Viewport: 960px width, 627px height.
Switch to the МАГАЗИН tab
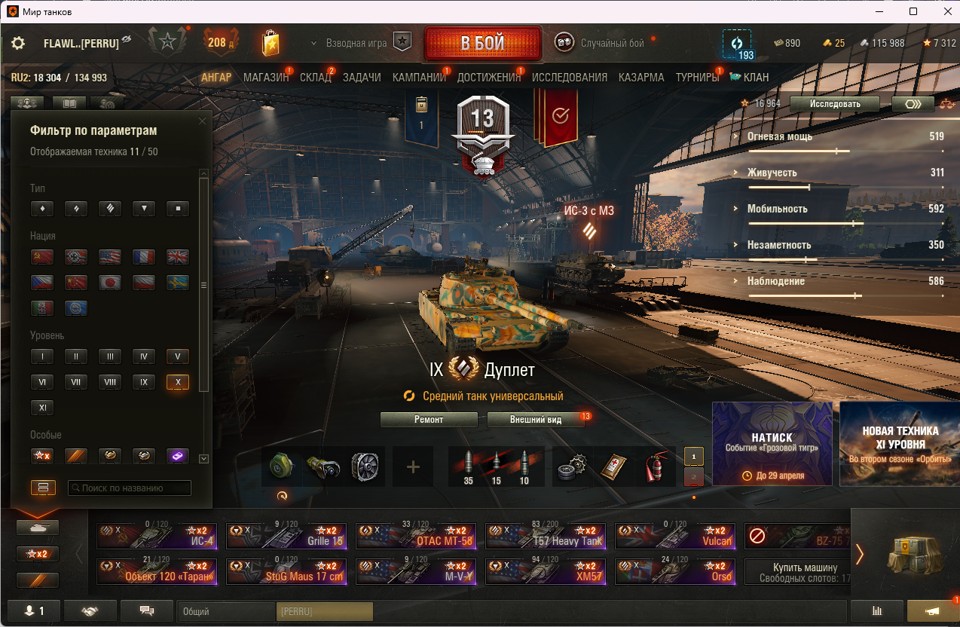(265, 77)
